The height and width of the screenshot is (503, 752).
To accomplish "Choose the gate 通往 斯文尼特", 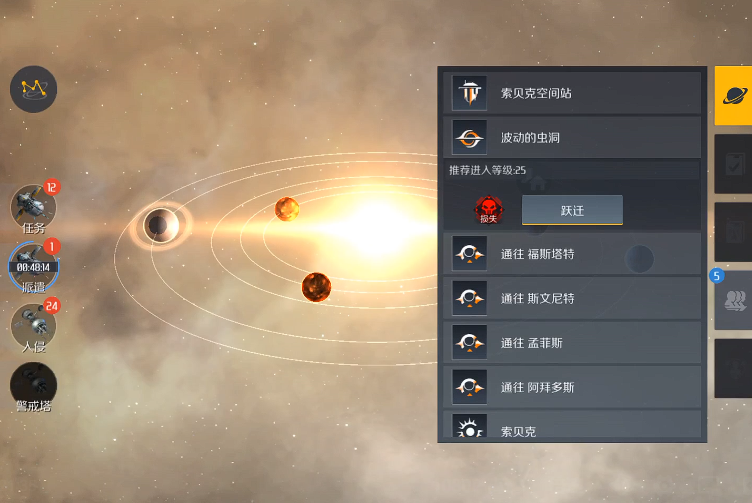I will click(572, 298).
